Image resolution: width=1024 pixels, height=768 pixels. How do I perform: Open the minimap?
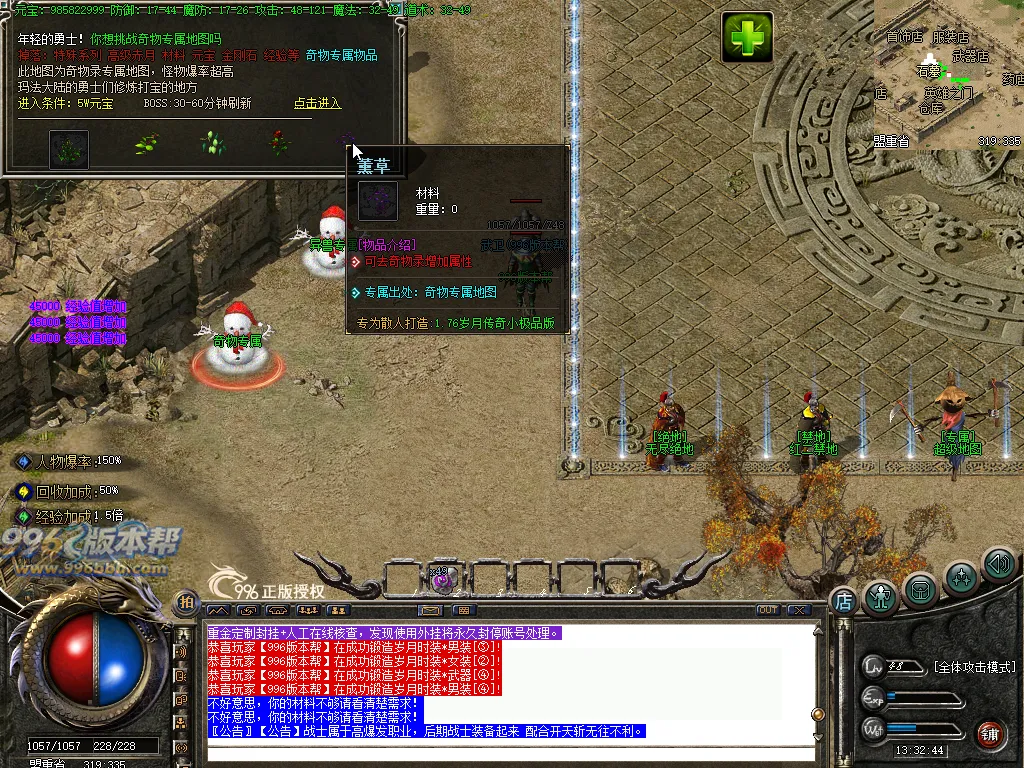coord(948,75)
